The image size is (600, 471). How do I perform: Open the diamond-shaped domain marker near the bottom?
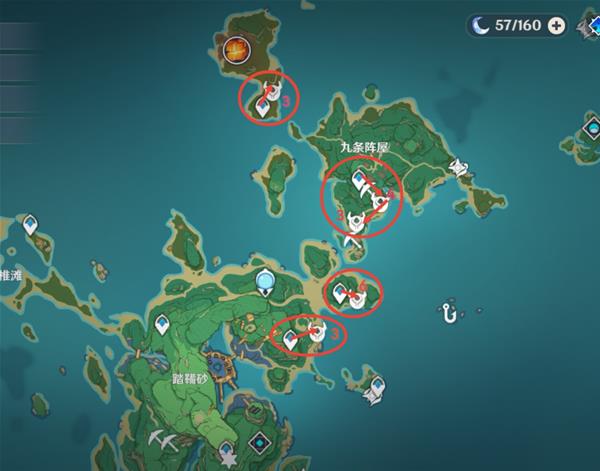(260, 443)
